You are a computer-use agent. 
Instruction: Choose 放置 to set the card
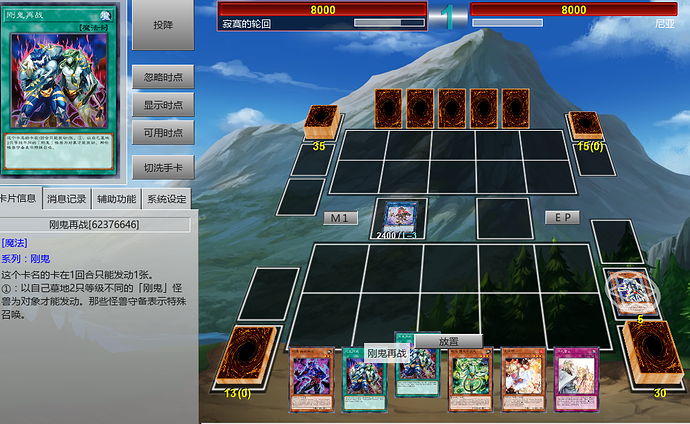(x=449, y=341)
